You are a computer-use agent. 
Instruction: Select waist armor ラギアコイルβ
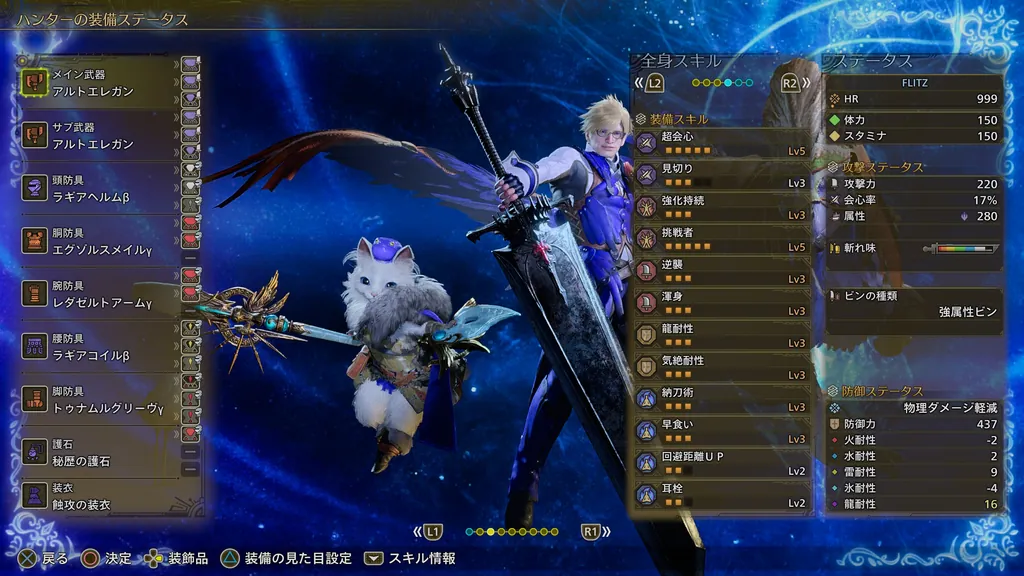pos(97,348)
